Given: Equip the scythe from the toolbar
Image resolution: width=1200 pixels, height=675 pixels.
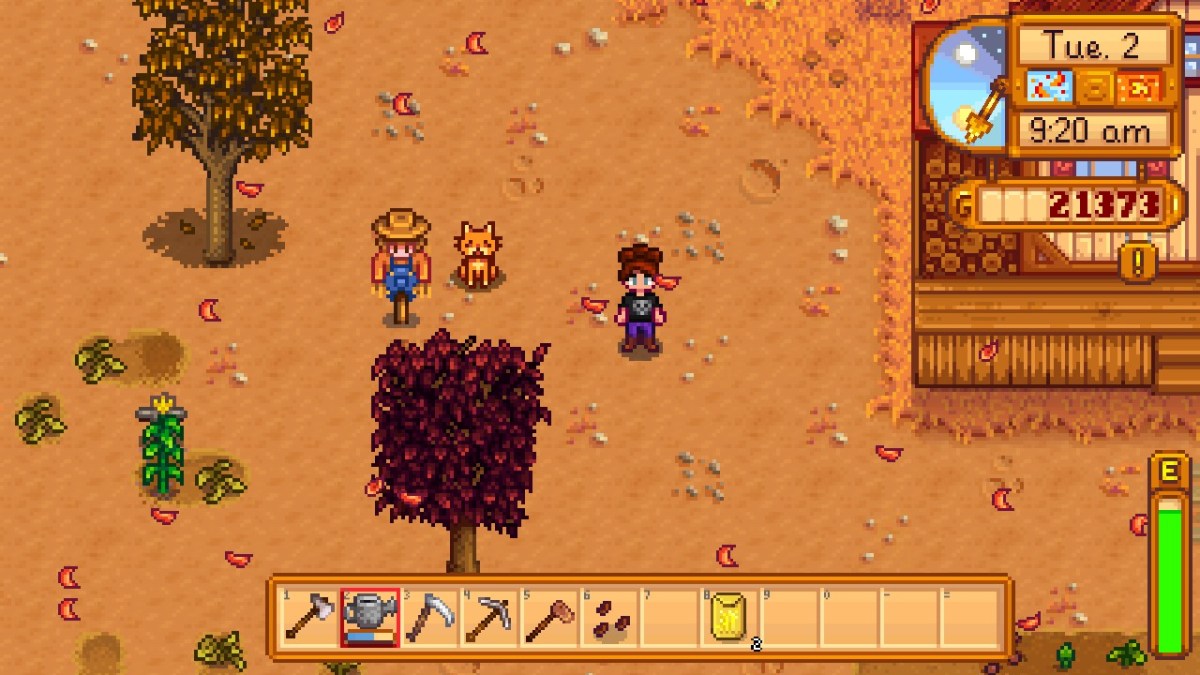Looking at the screenshot, I should [429, 618].
